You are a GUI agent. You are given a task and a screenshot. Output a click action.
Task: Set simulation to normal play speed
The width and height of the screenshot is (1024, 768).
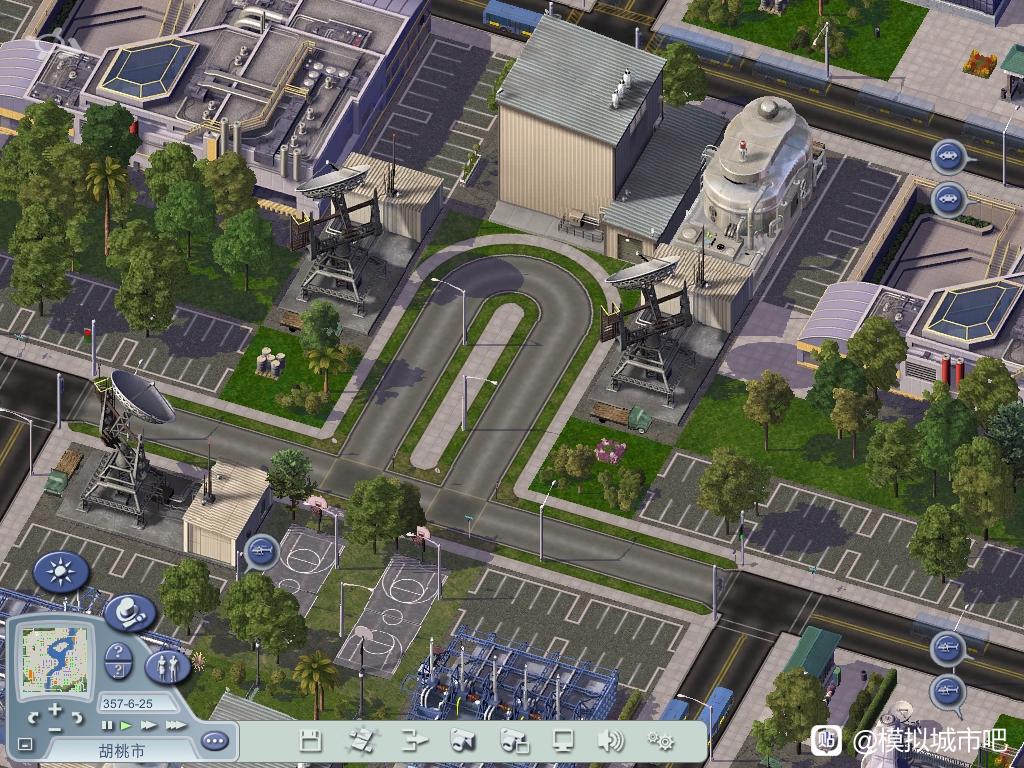click(126, 725)
